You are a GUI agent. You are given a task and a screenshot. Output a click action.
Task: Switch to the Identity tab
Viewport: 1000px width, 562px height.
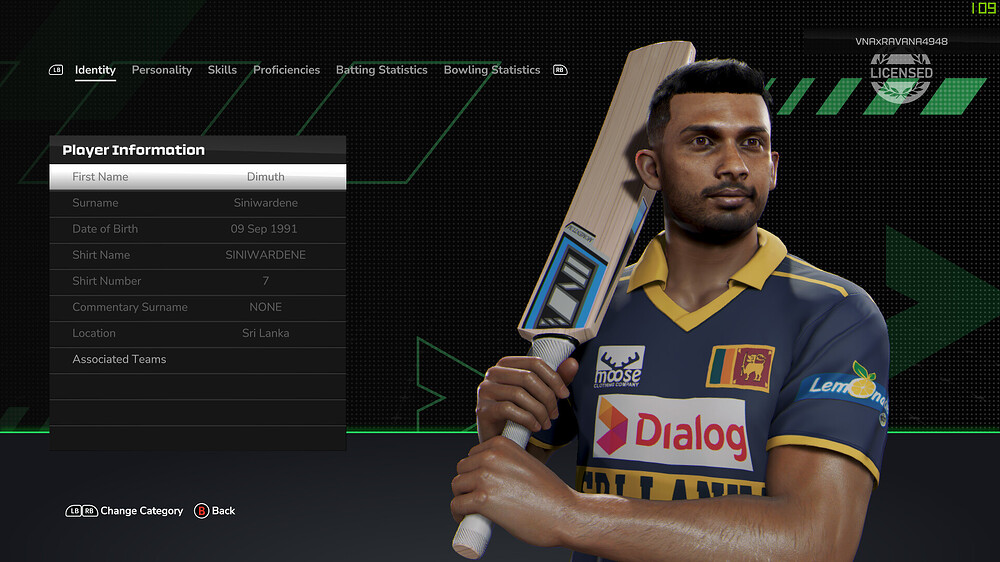pyautogui.click(x=95, y=70)
